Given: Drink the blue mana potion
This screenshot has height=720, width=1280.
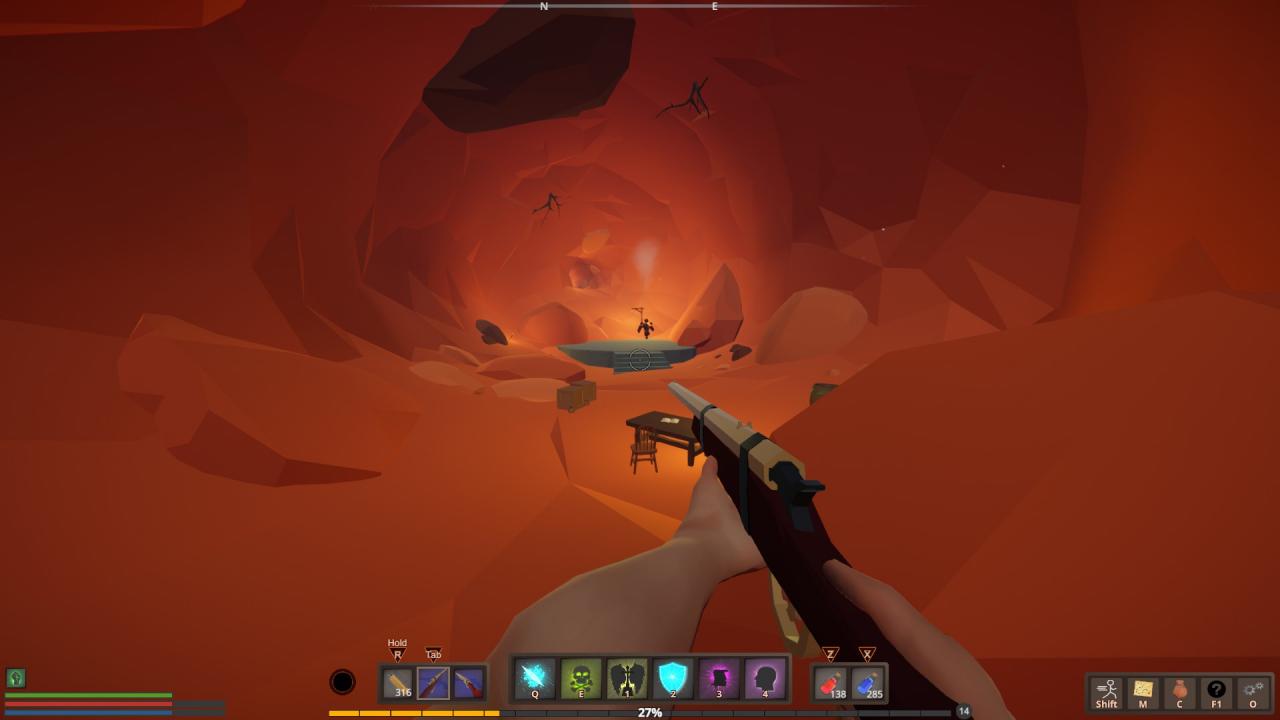Looking at the screenshot, I should 867,683.
